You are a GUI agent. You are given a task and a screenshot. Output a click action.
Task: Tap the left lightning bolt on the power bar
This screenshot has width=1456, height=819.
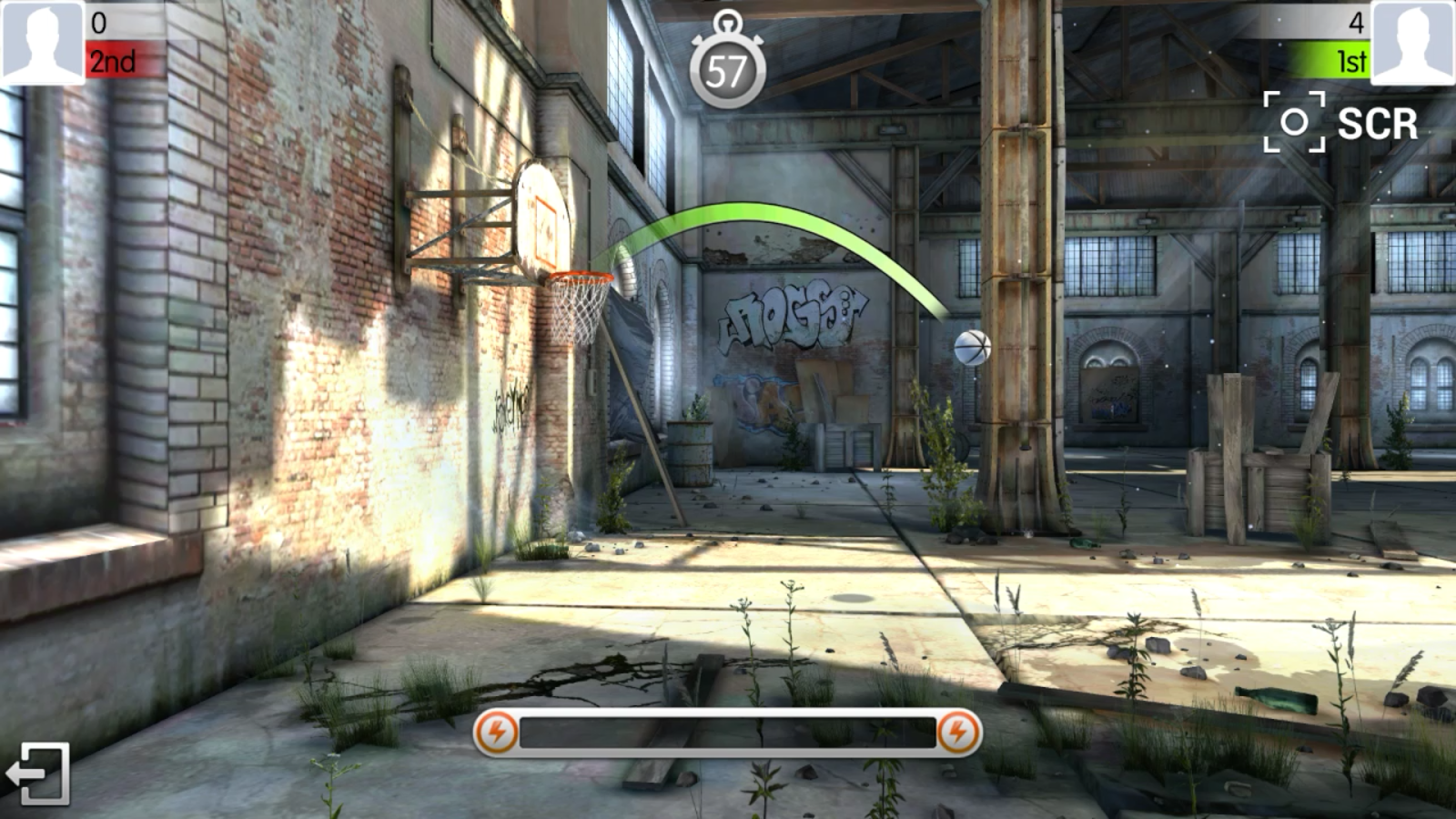[497, 731]
